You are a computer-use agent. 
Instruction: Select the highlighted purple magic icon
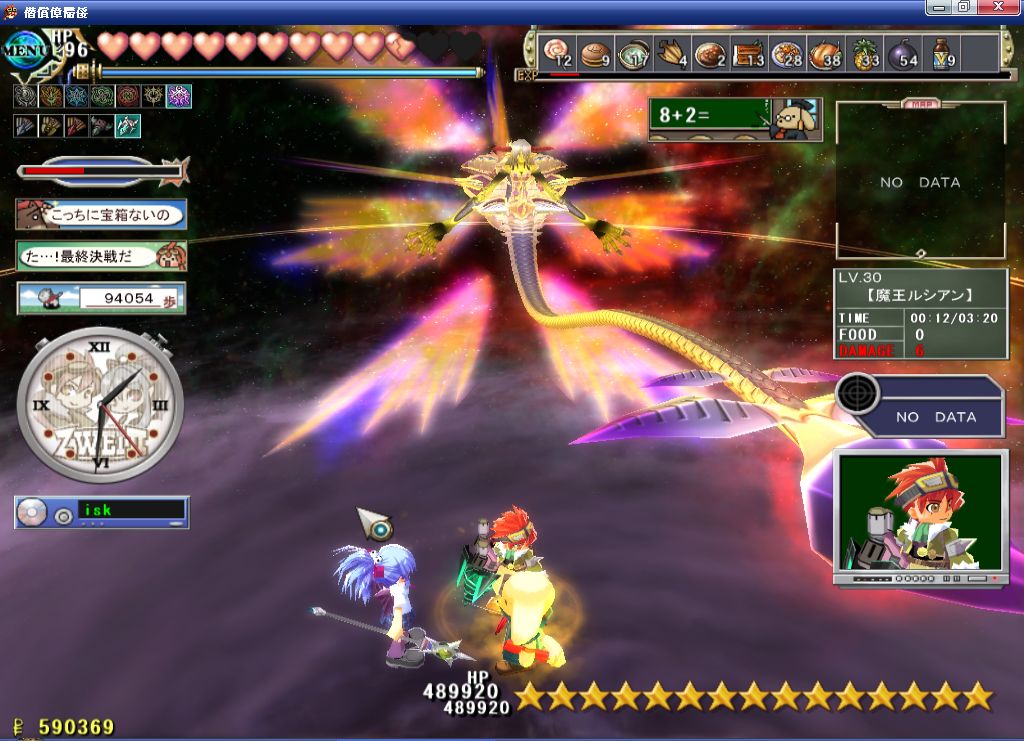coord(179,97)
